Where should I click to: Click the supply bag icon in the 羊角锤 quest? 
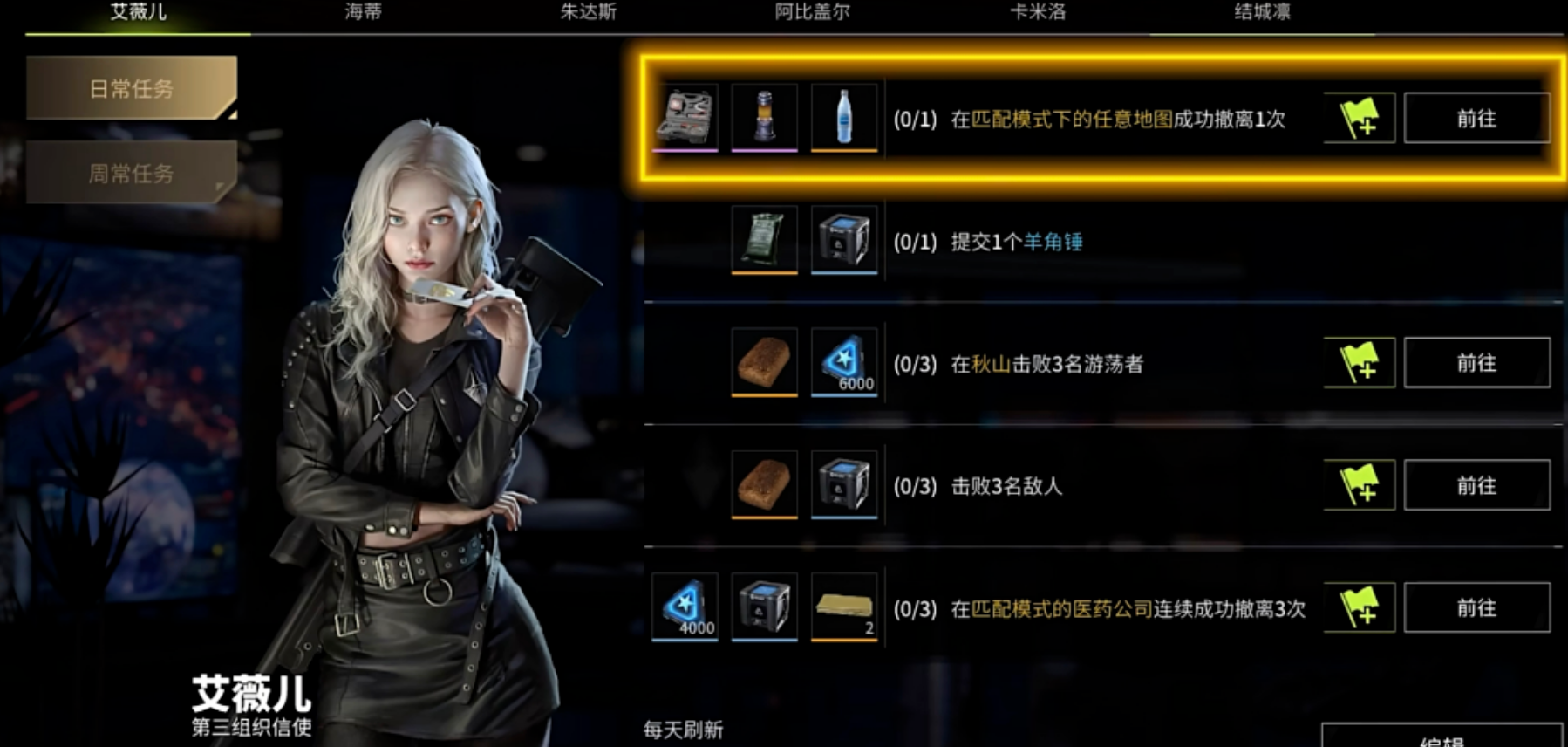point(765,242)
